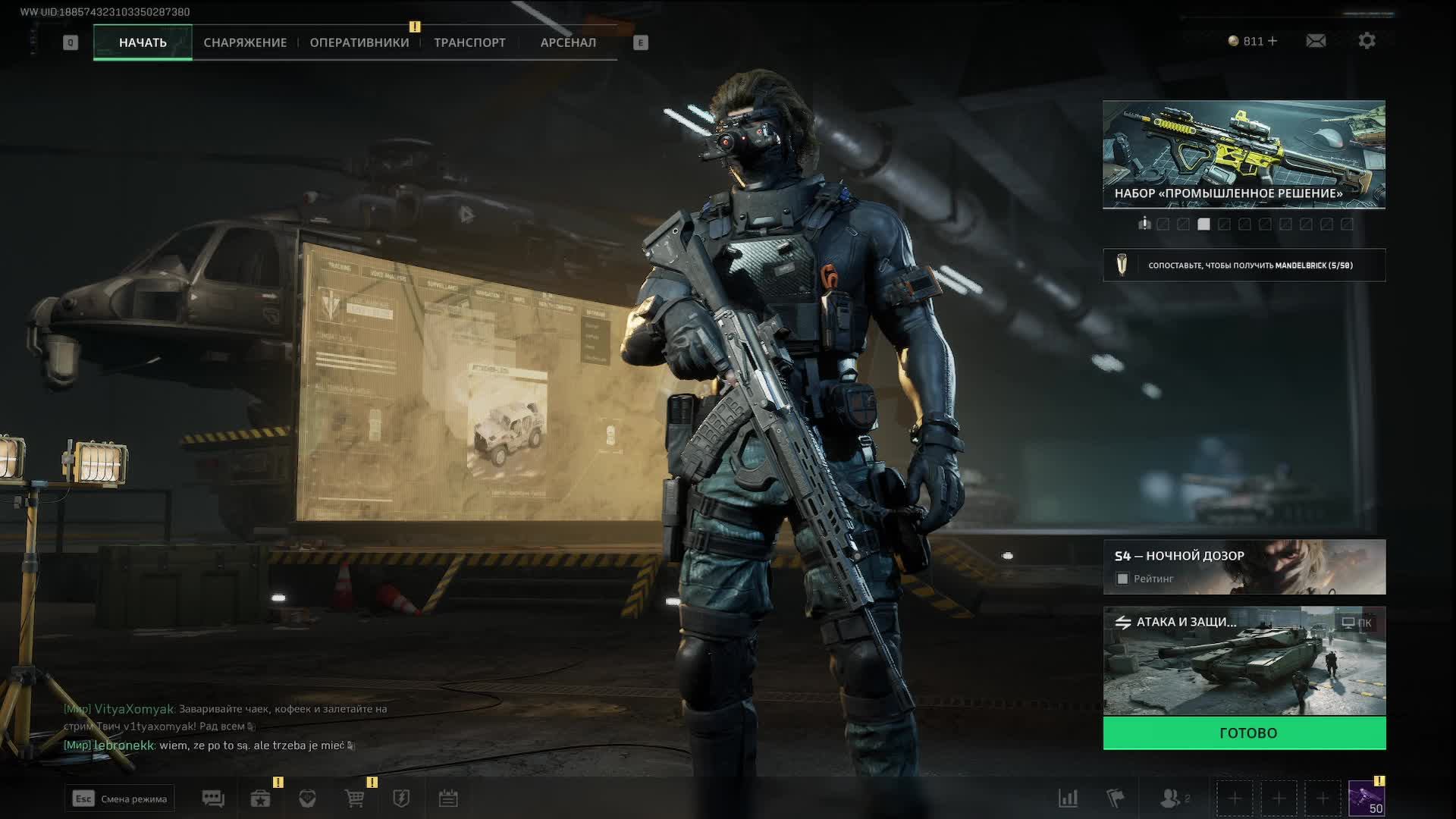Open the Mandelbrick matching reward banner
This screenshot has width=1456, height=819.
click(1244, 265)
